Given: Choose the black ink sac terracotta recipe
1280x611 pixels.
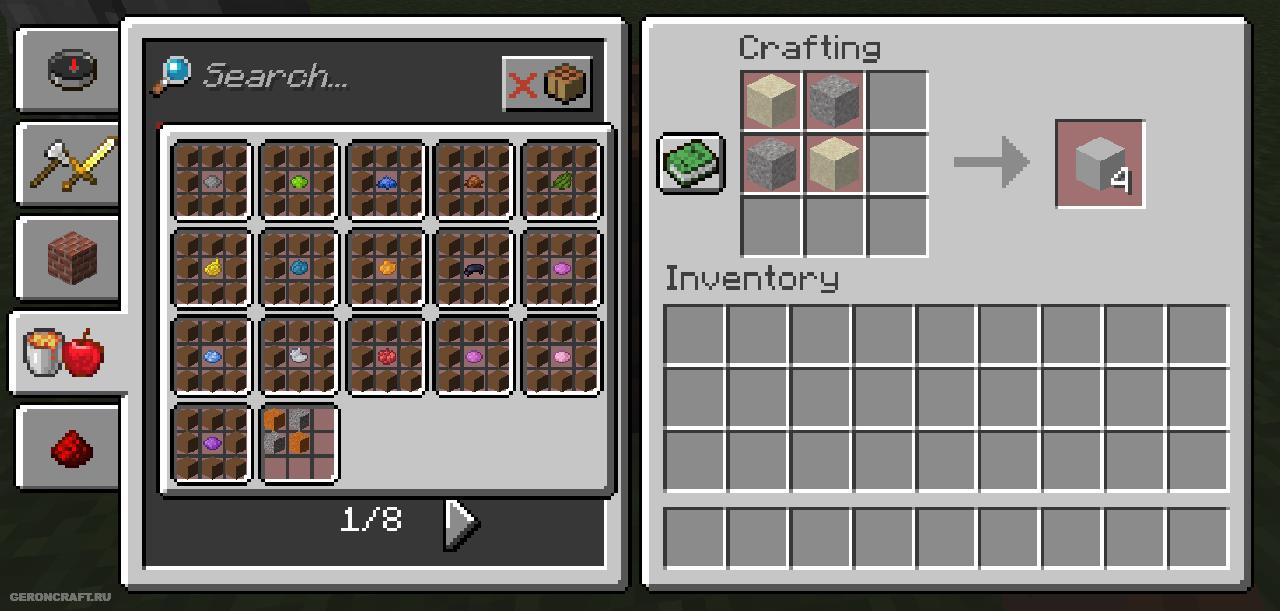Looking at the screenshot, I should (474, 268).
